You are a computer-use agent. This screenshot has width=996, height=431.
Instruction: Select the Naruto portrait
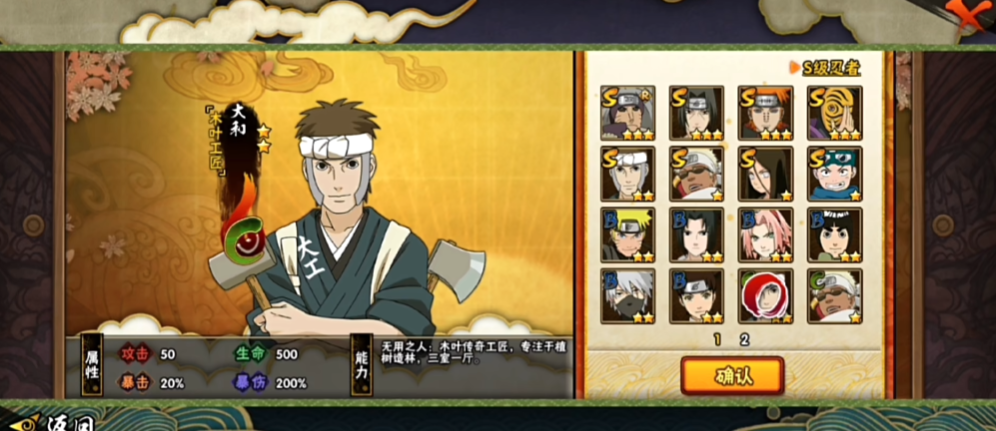pyautogui.click(x=627, y=235)
